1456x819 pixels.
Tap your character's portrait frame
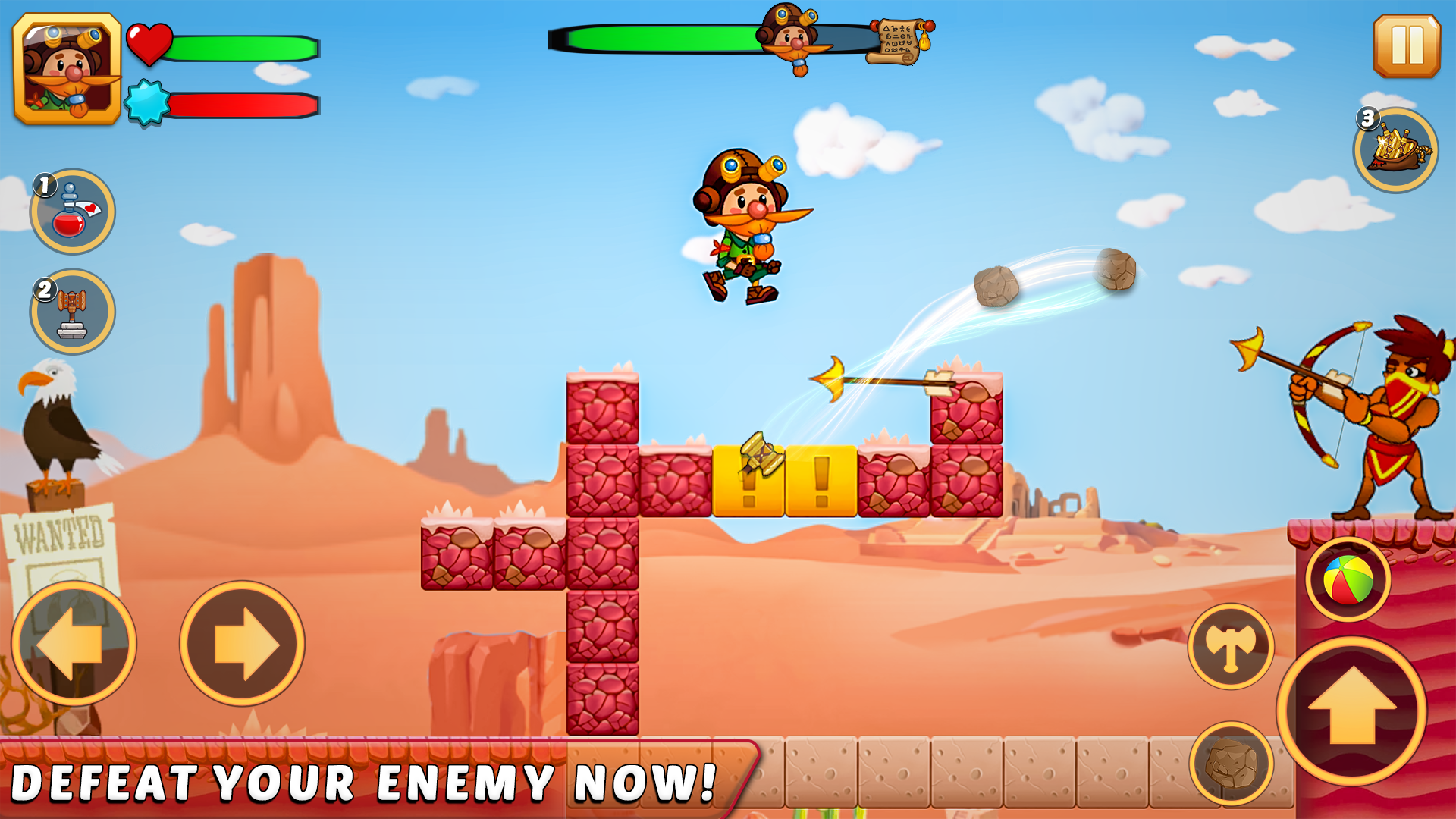coord(67,67)
